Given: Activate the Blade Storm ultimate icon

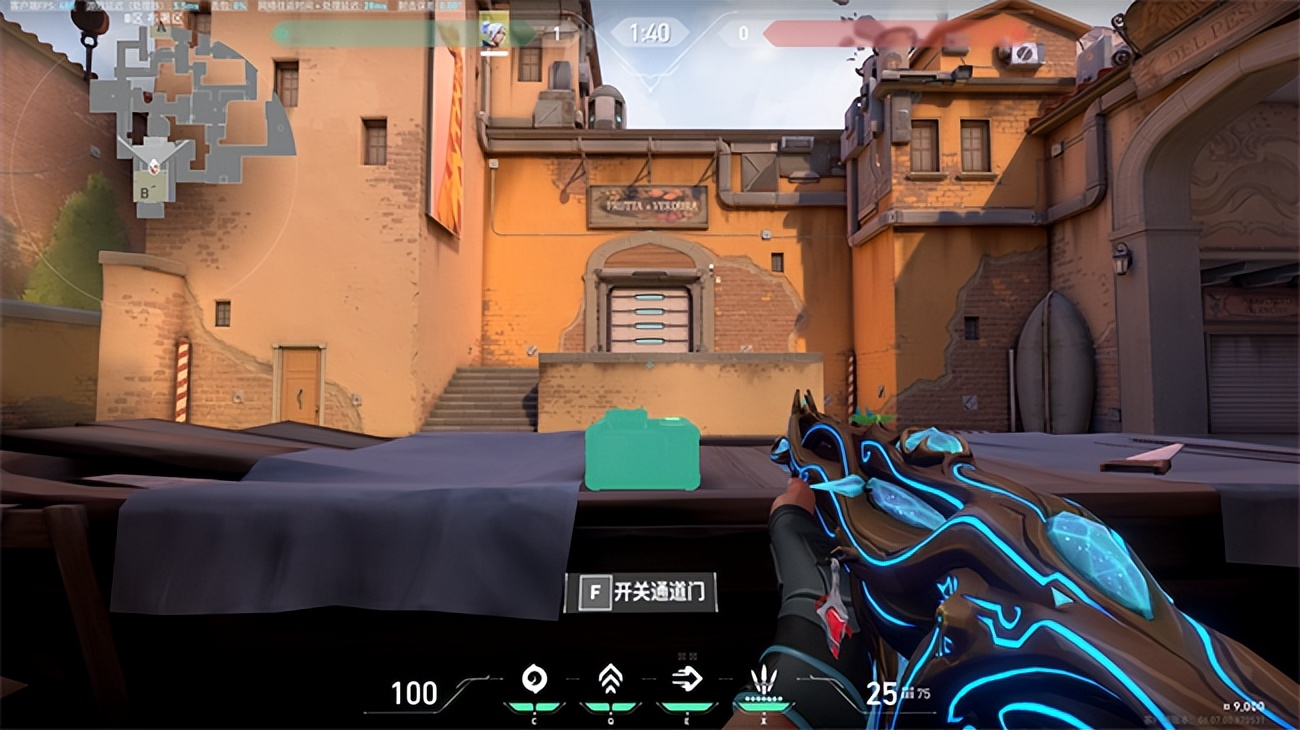Looking at the screenshot, I should click(x=763, y=682).
